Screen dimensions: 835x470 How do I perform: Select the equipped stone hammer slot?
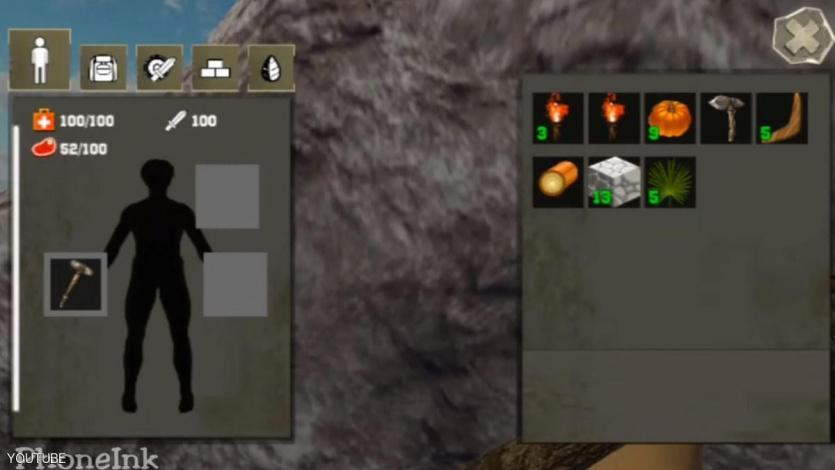point(76,284)
